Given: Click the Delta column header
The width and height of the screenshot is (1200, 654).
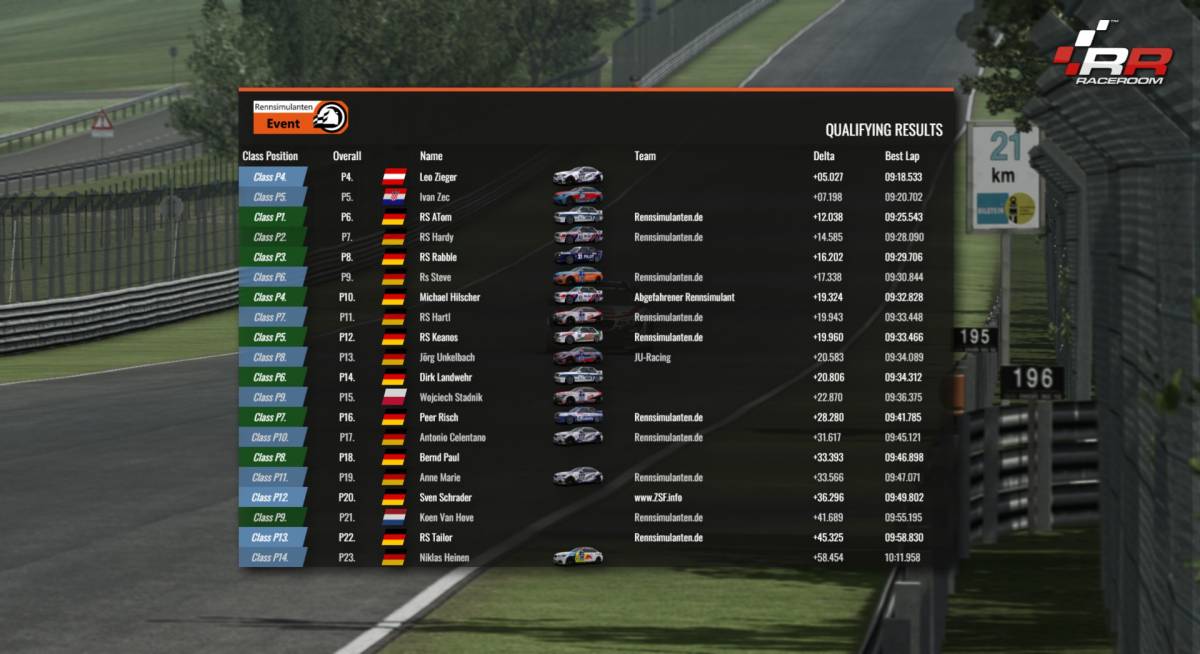Looking at the screenshot, I should [824, 156].
